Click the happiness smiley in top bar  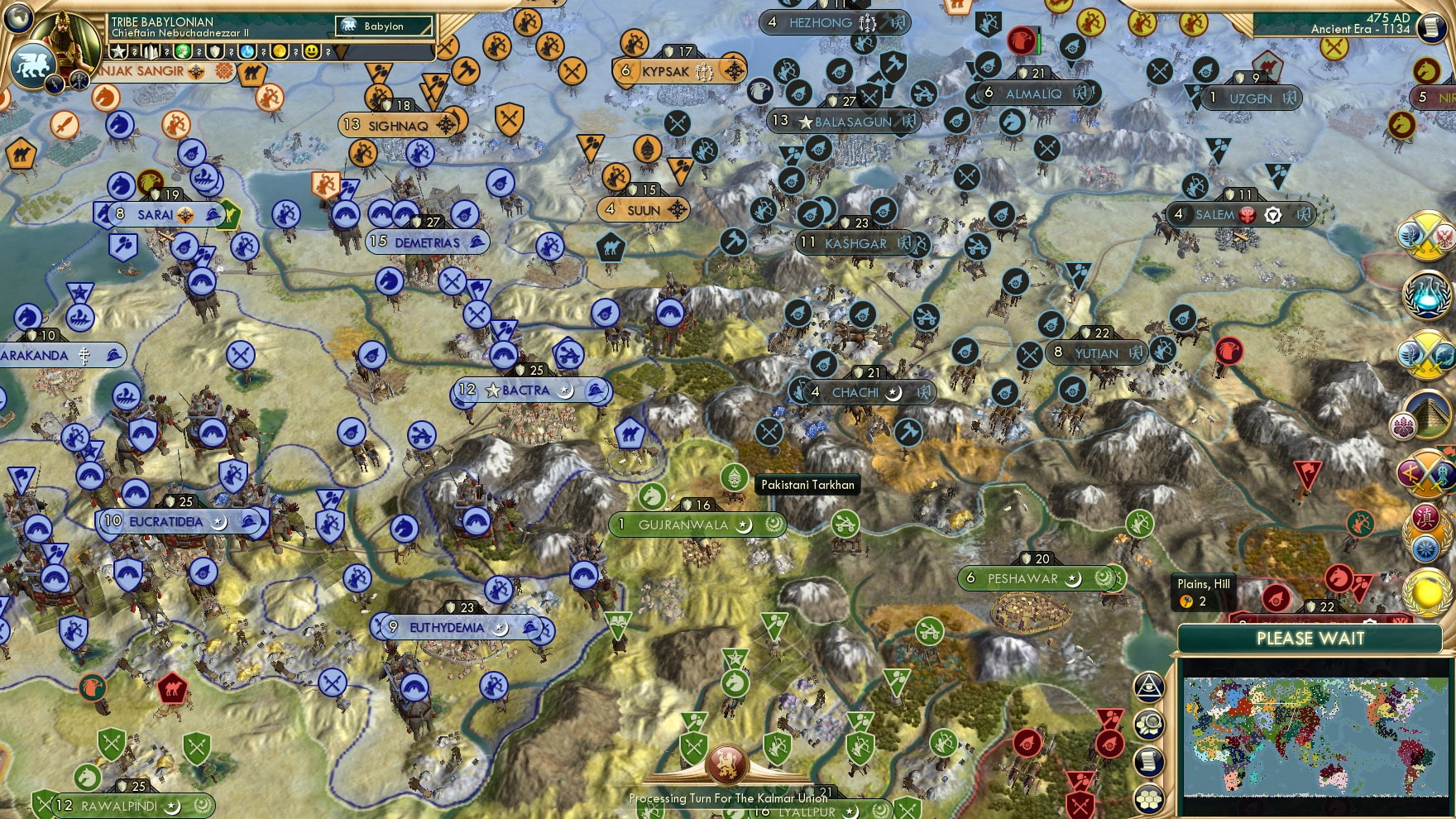311,51
